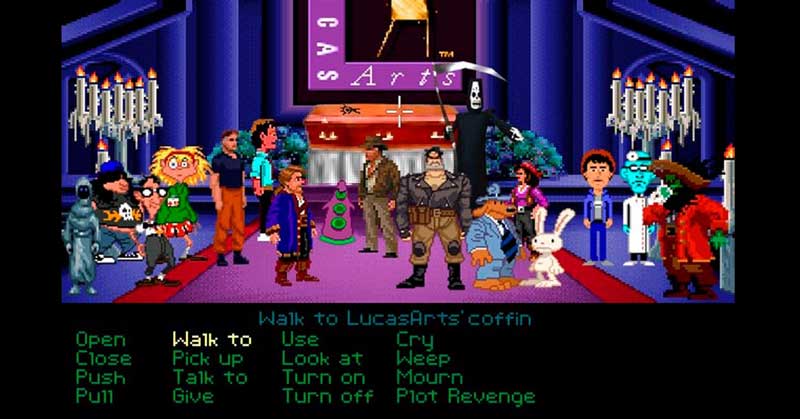
Task: Select the Mourn verb
Action: [430, 377]
